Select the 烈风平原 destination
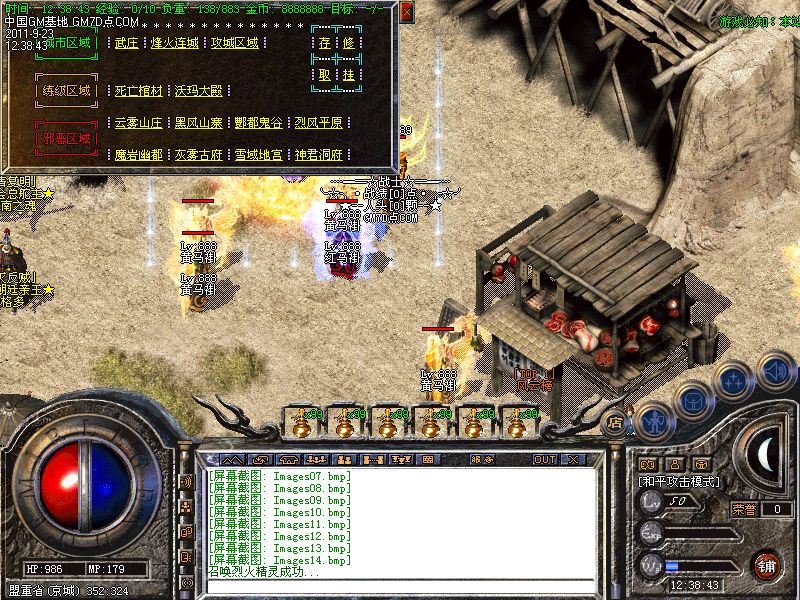This screenshot has width=800, height=600. [318, 123]
